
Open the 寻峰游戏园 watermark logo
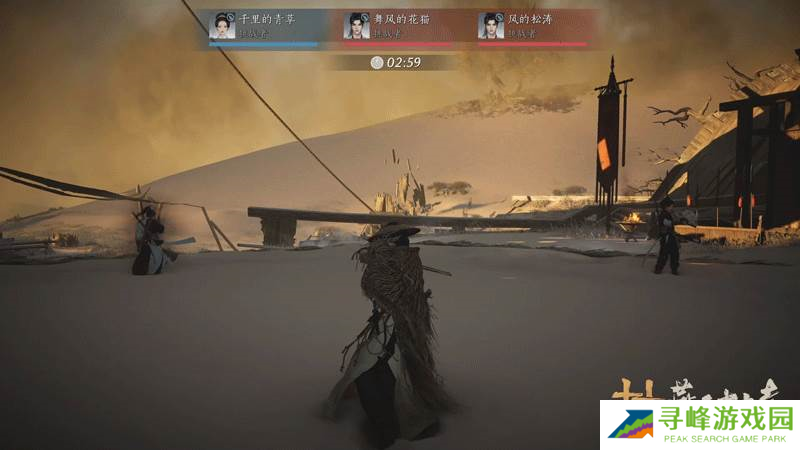coord(699,425)
